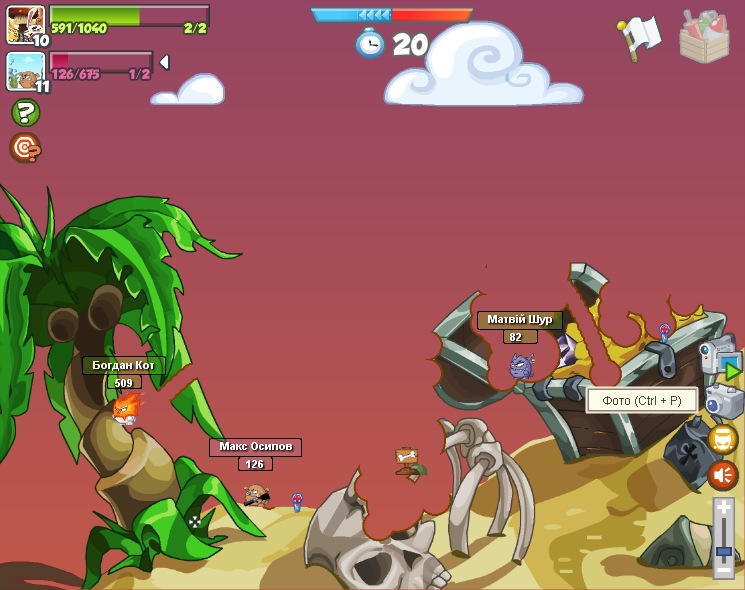Zoom out with the minus button
745x590 pixels.
(724, 569)
